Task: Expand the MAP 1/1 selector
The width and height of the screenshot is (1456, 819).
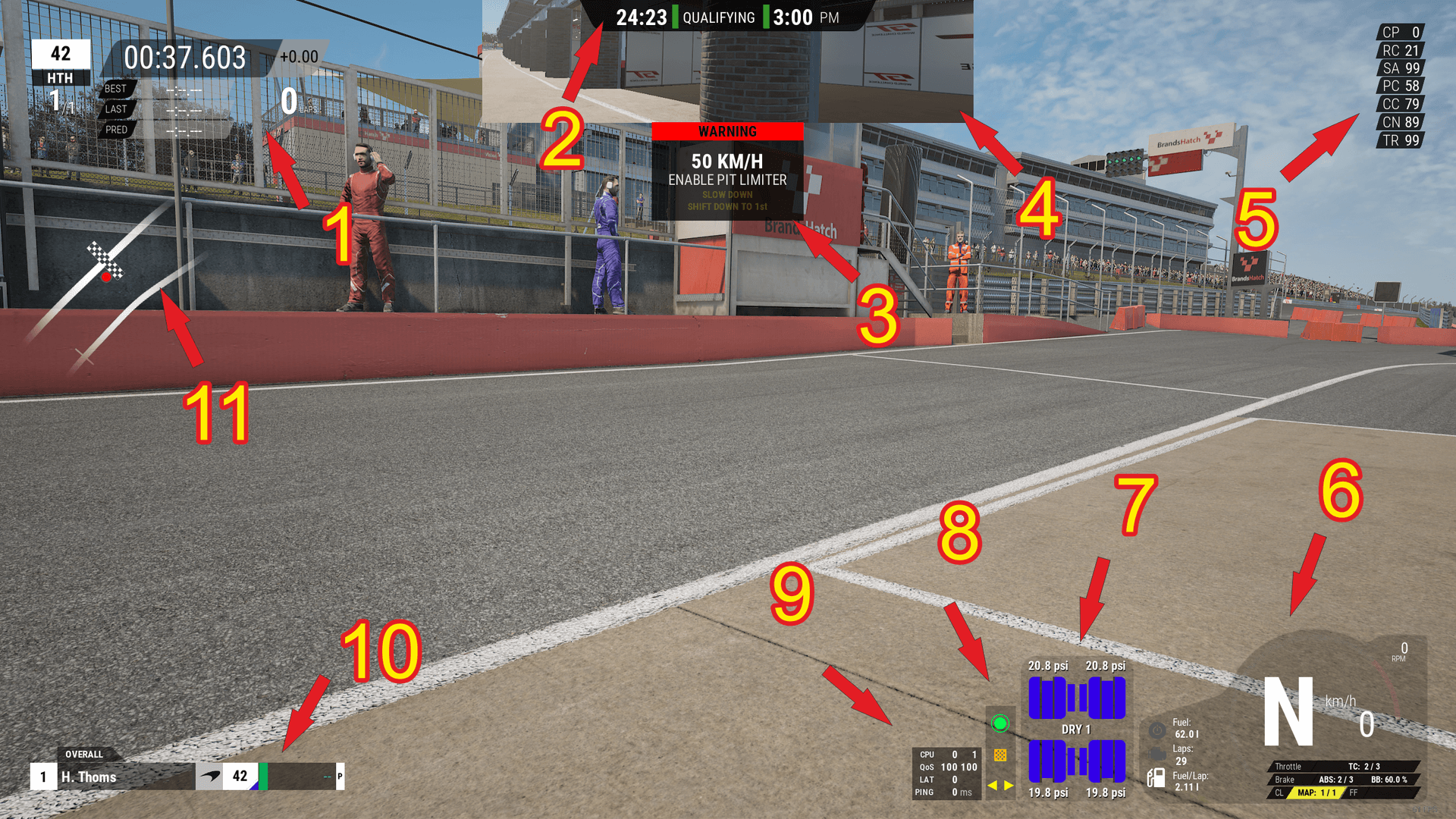Action: (x=1317, y=792)
